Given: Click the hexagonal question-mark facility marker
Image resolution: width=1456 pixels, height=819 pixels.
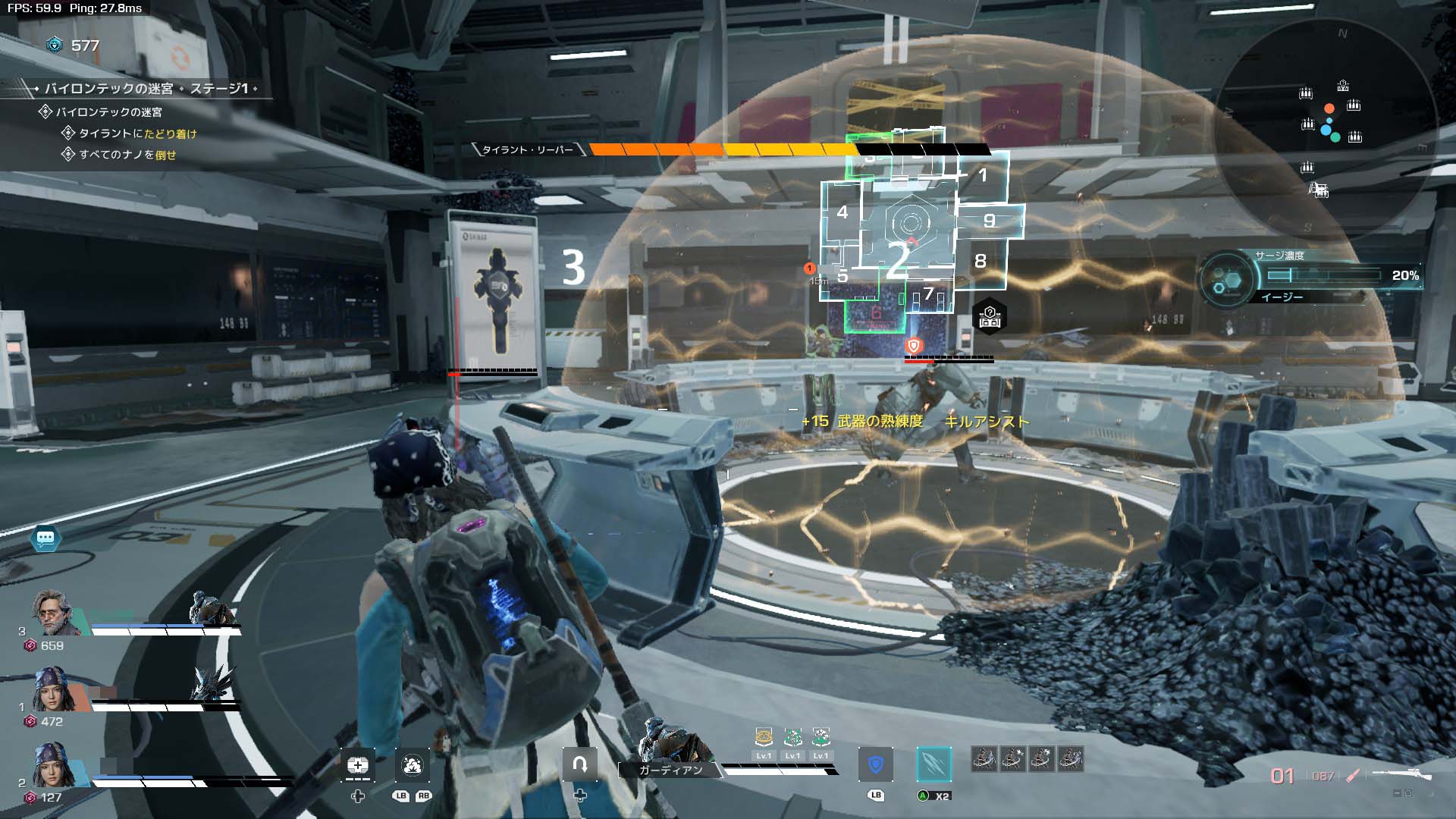Looking at the screenshot, I should (x=990, y=317).
